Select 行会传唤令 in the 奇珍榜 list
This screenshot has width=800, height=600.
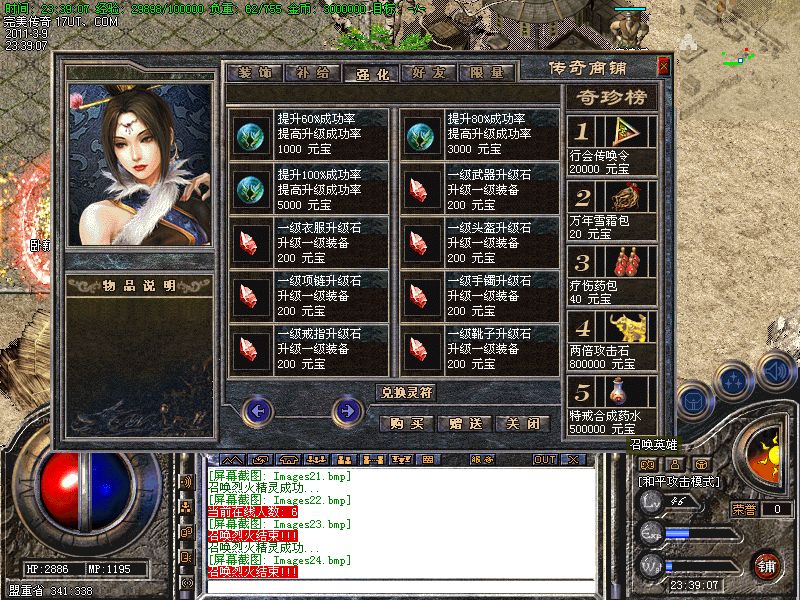click(x=612, y=145)
